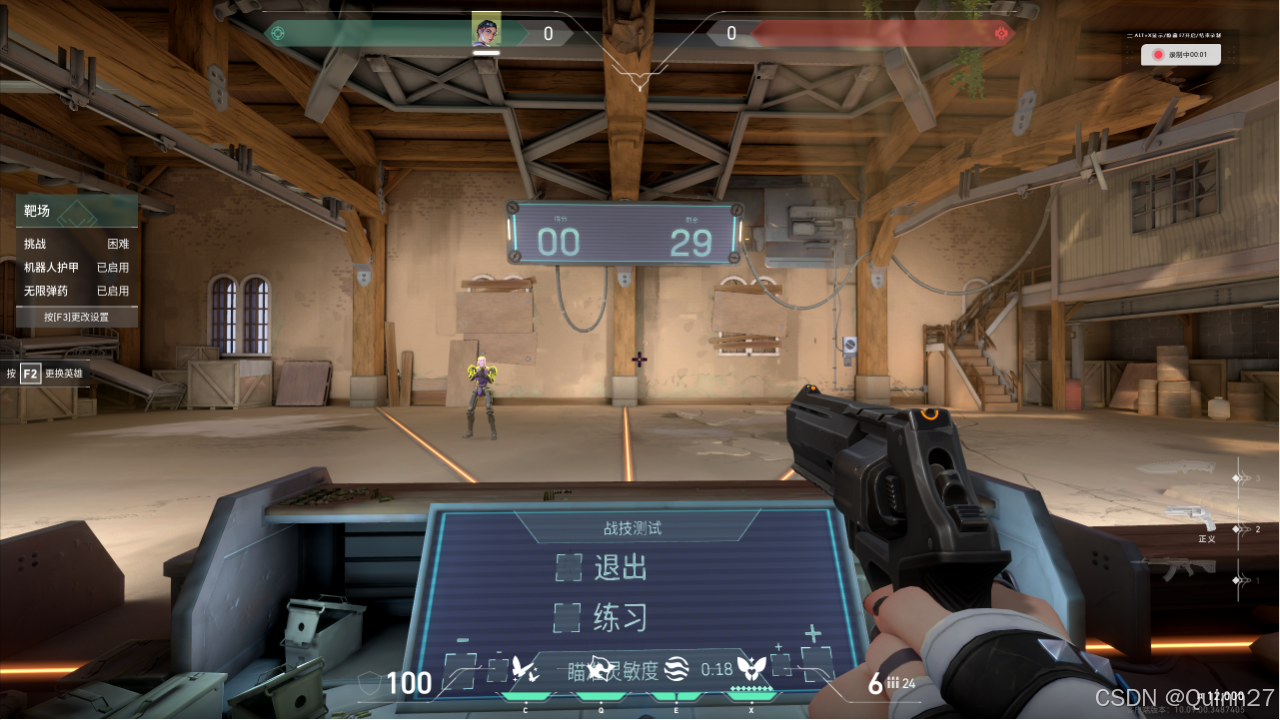
Task: Click the 挑战 difficulty row
Action: [x=76, y=243]
